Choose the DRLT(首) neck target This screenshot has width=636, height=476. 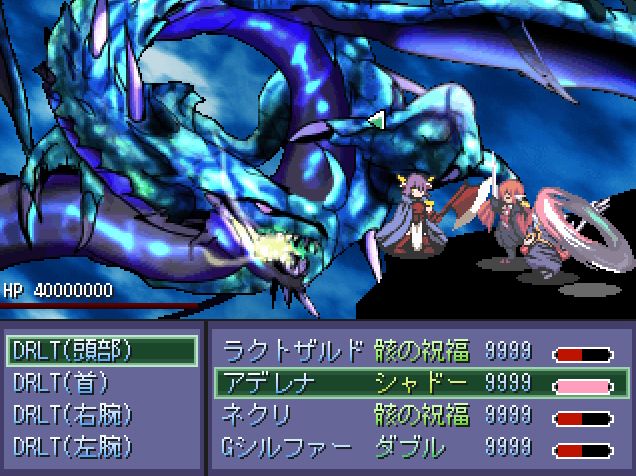coord(100,382)
